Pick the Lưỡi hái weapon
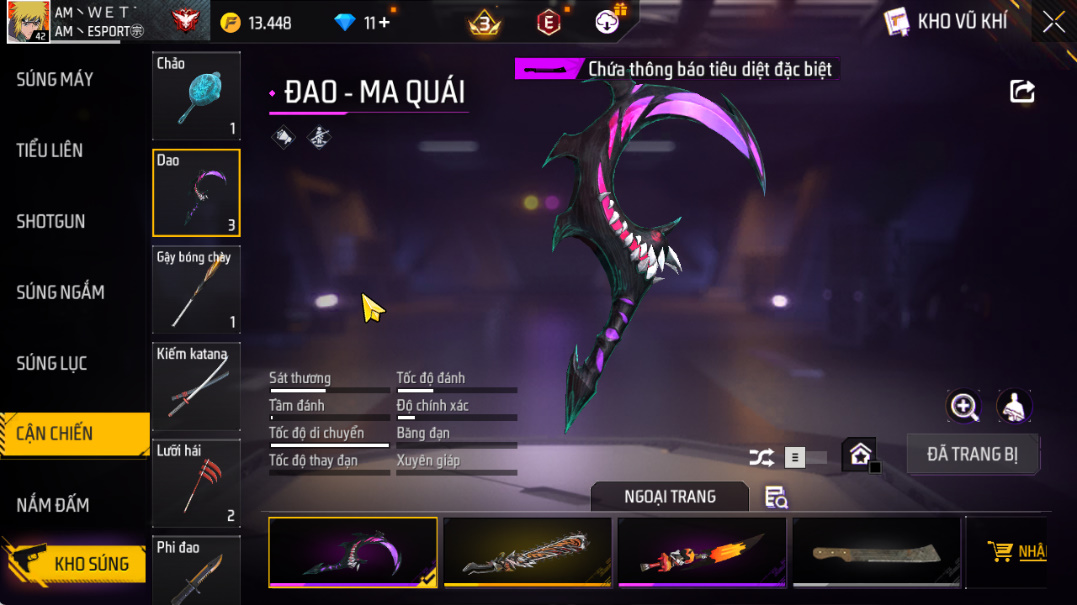The image size is (1077, 605). (x=196, y=484)
